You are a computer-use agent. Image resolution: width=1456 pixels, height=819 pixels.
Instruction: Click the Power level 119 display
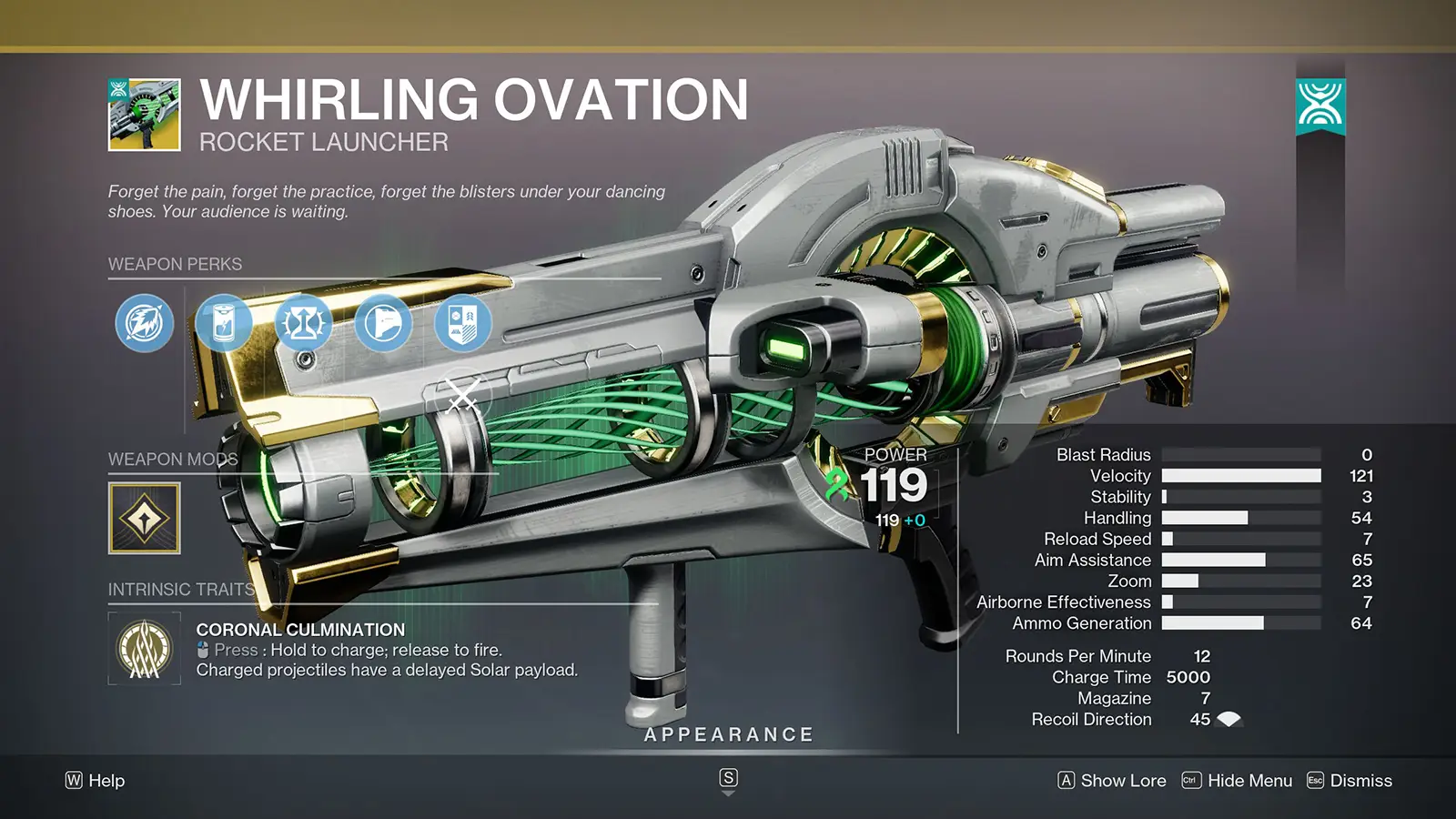895,488
